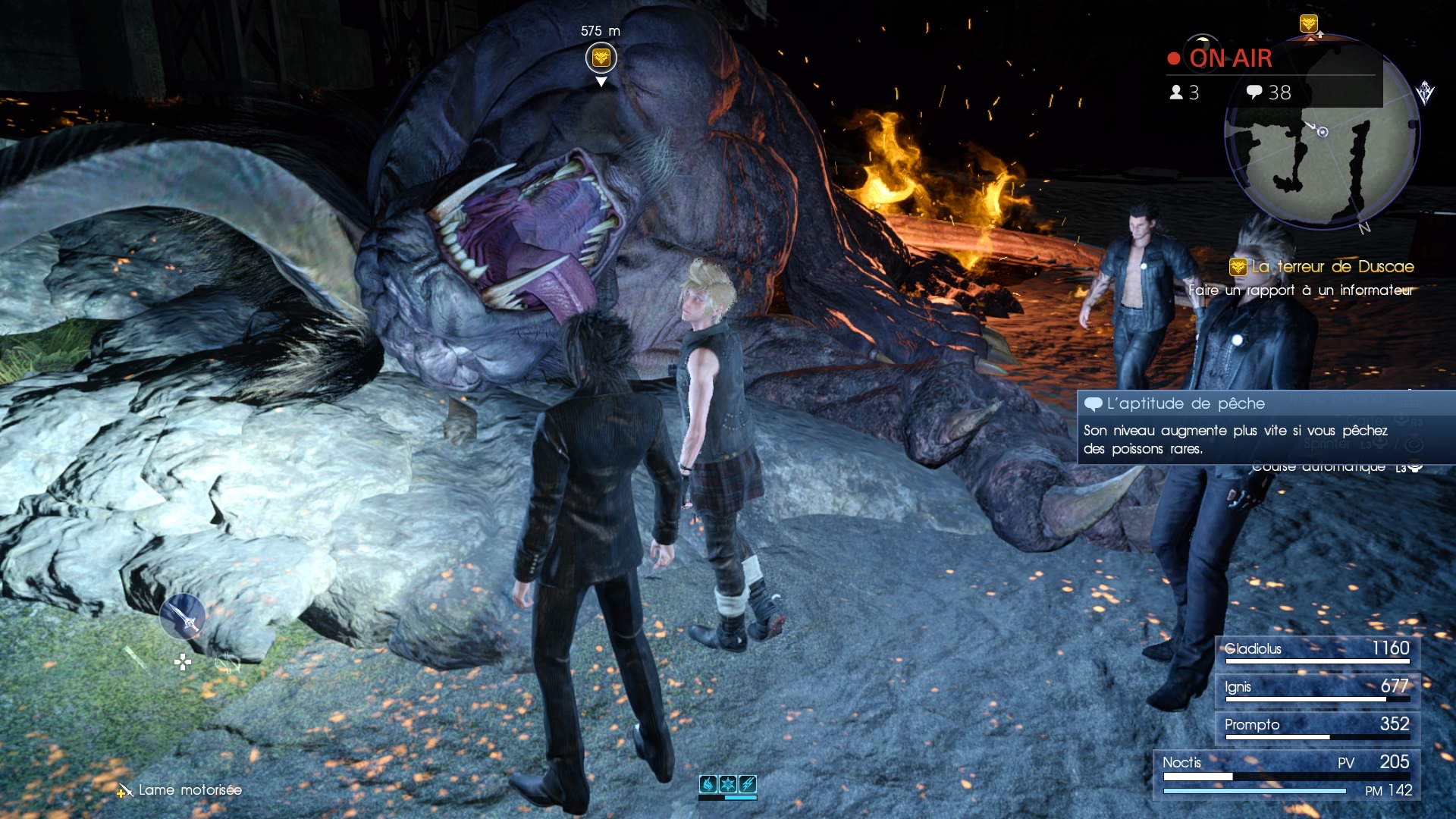Choose the ice snowflake element icon
Screen dimensions: 1456x819
[728, 784]
